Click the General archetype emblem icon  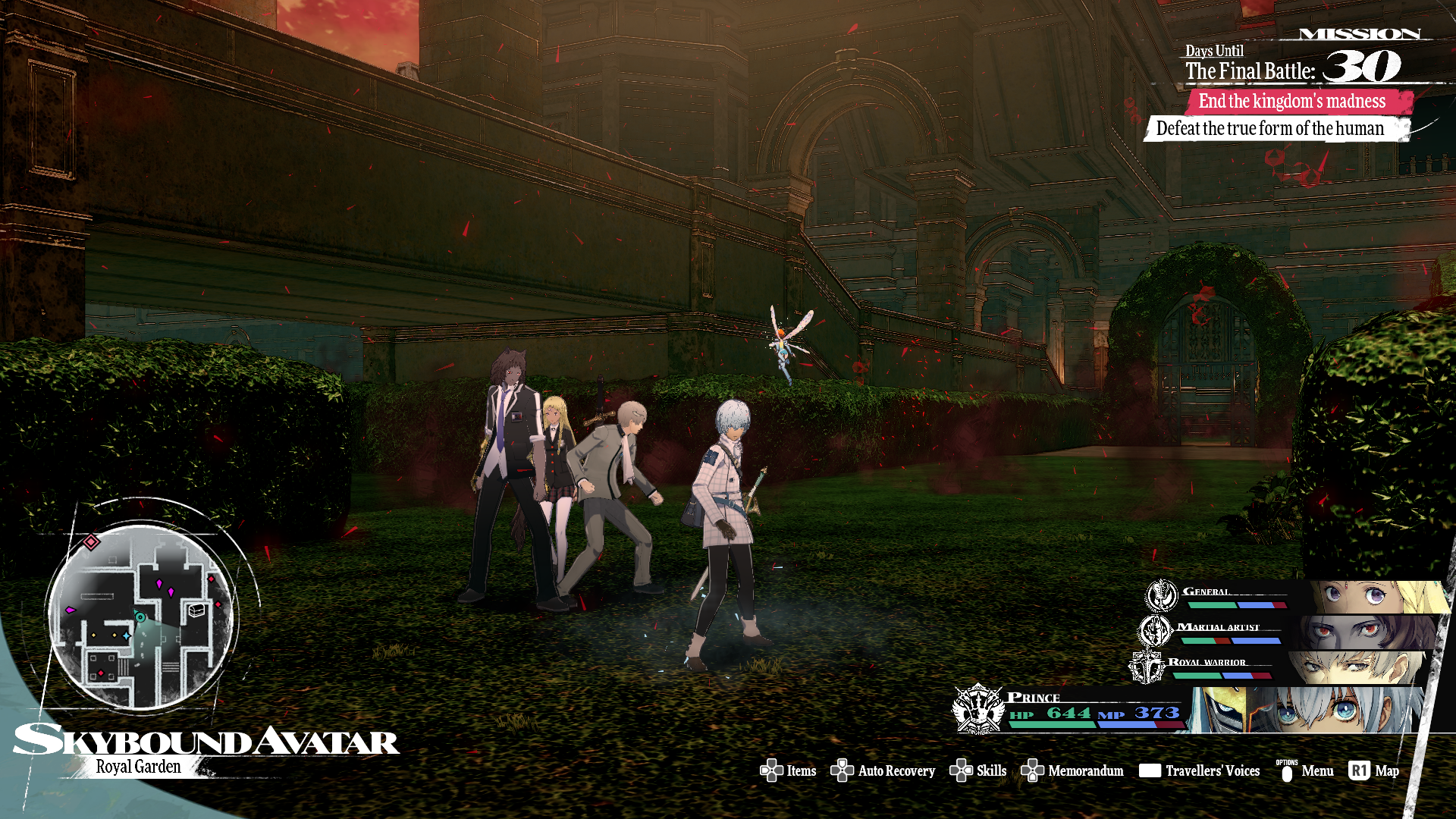pyautogui.click(x=1161, y=596)
